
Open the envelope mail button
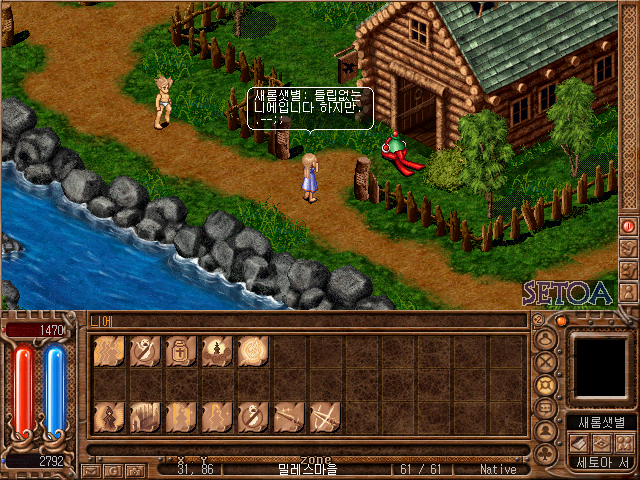pyautogui.click(x=90, y=470)
